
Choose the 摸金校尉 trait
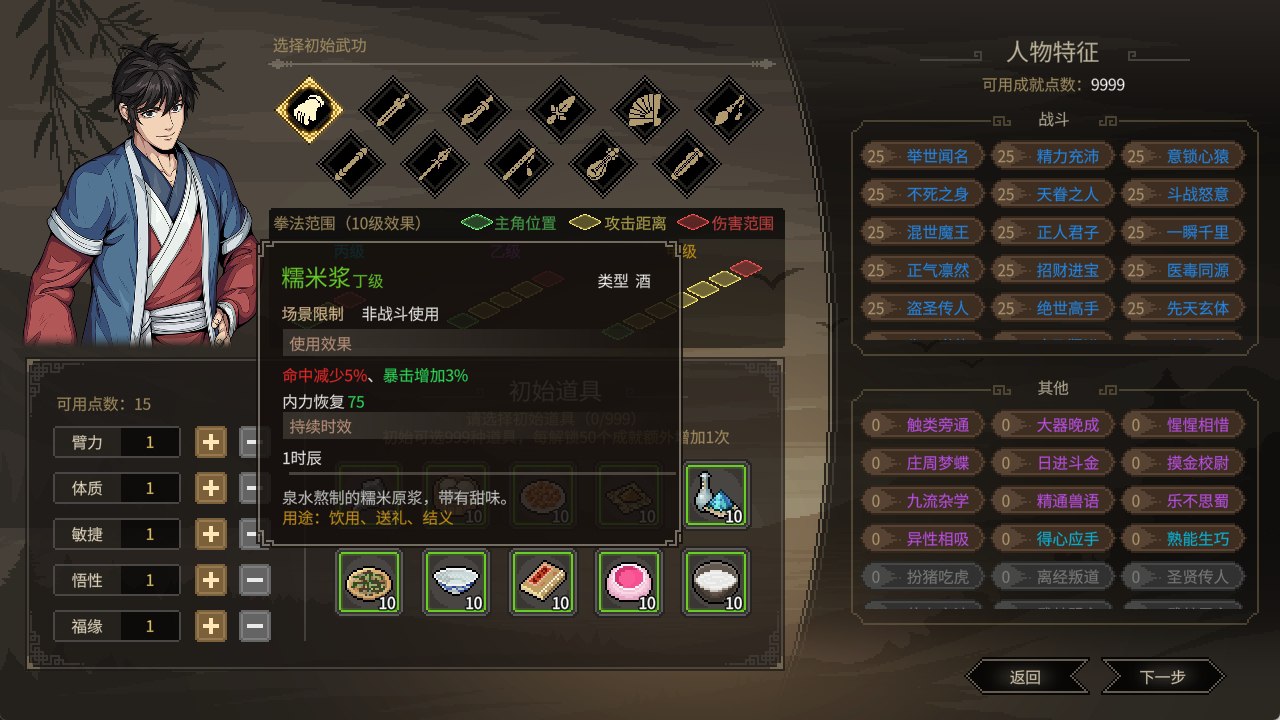1182,463
